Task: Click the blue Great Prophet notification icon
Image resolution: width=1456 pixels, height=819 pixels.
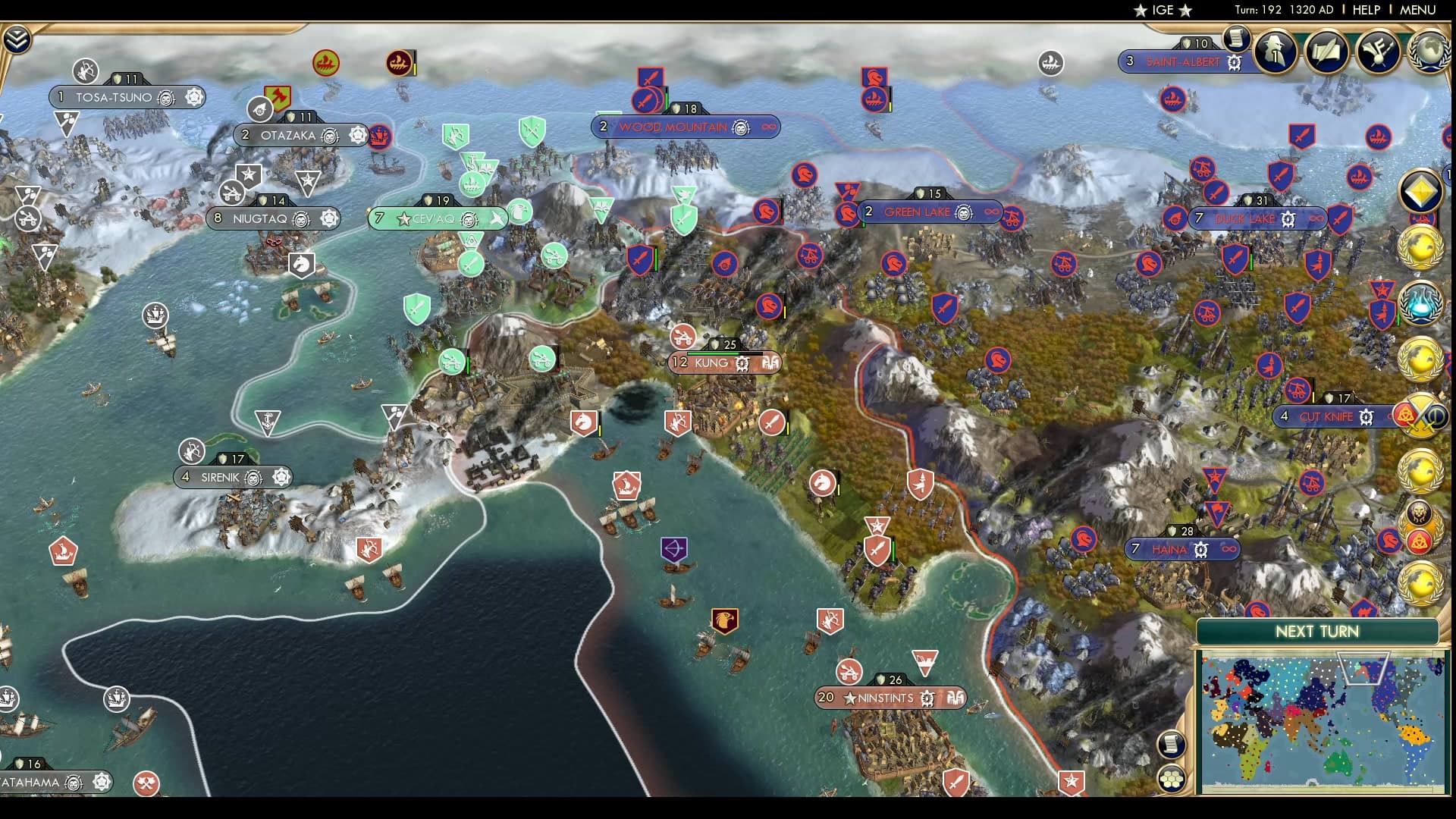Action: [x=1423, y=302]
